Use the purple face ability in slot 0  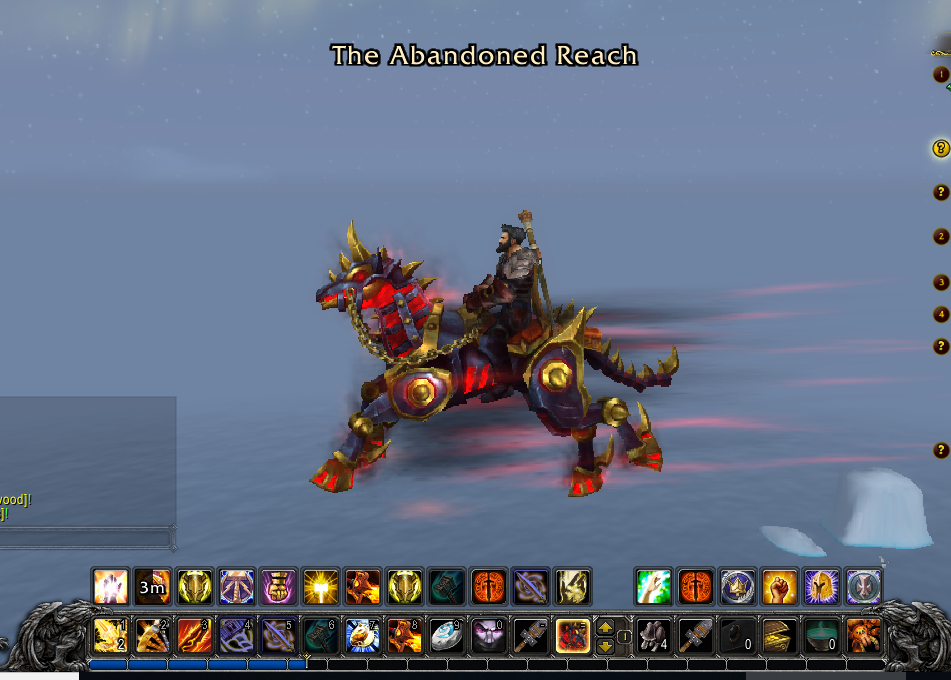(x=488, y=636)
